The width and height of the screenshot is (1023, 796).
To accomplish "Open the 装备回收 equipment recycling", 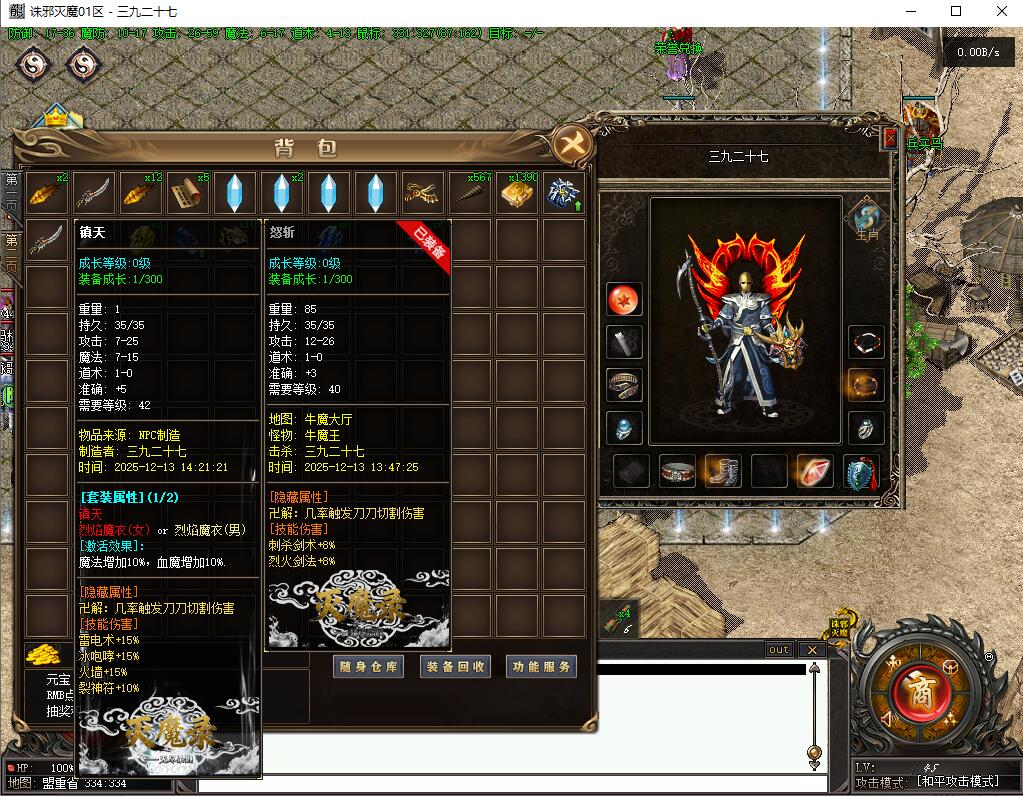I will (x=455, y=667).
